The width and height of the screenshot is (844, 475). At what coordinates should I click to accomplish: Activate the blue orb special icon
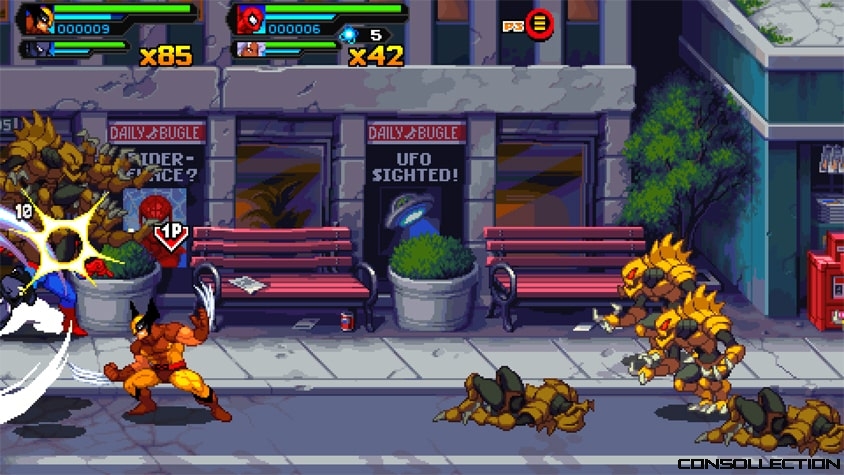348,35
